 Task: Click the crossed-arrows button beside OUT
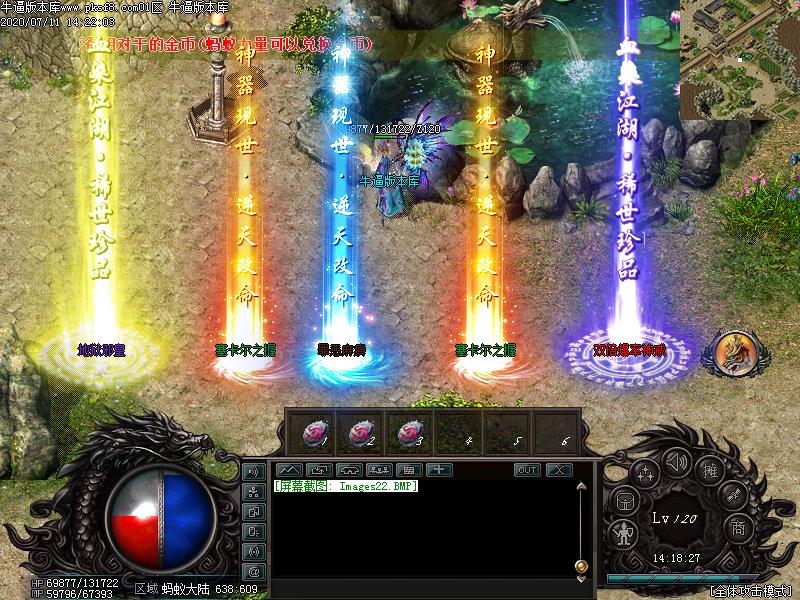[558, 470]
